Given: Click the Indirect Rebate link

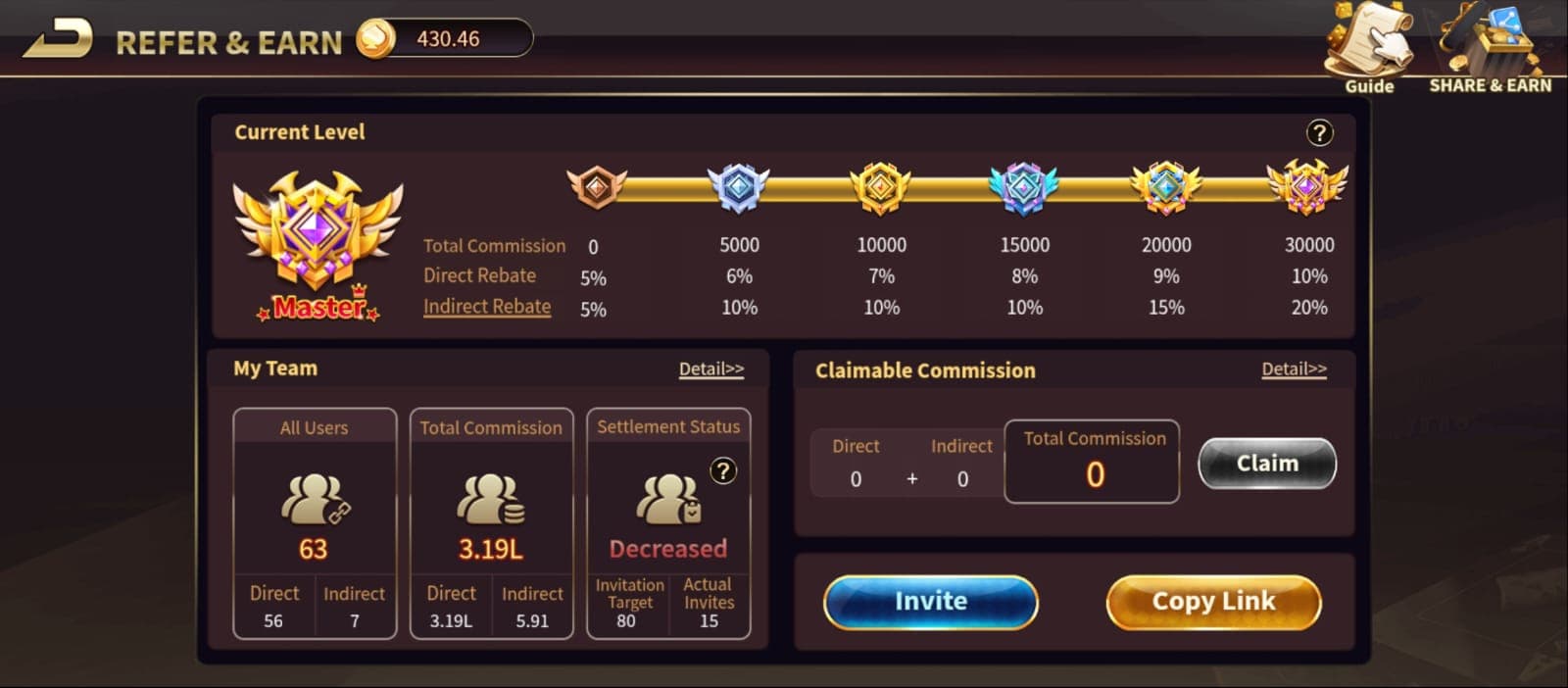Looking at the screenshot, I should click(487, 307).
